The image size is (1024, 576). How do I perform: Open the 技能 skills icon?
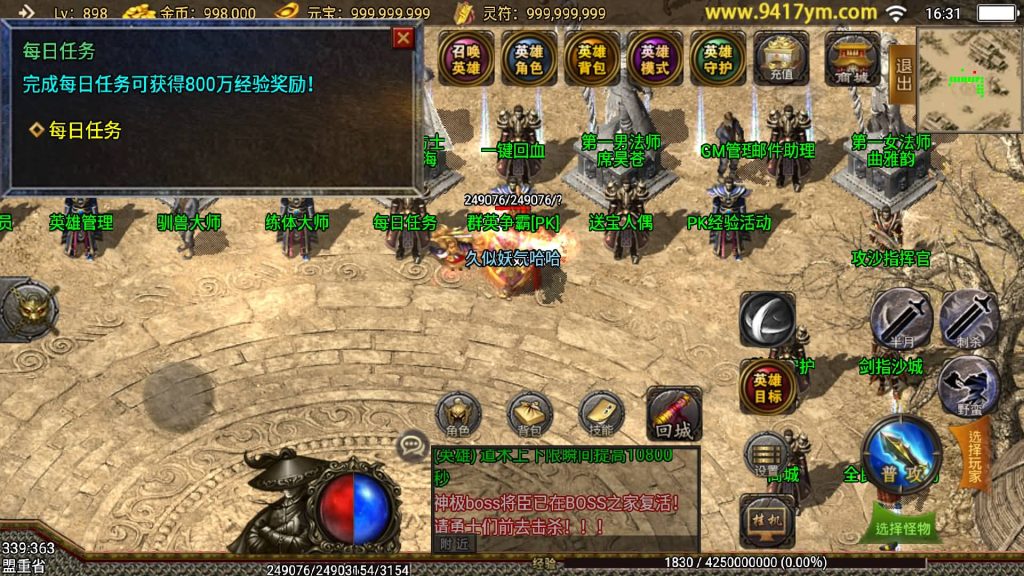602,414
